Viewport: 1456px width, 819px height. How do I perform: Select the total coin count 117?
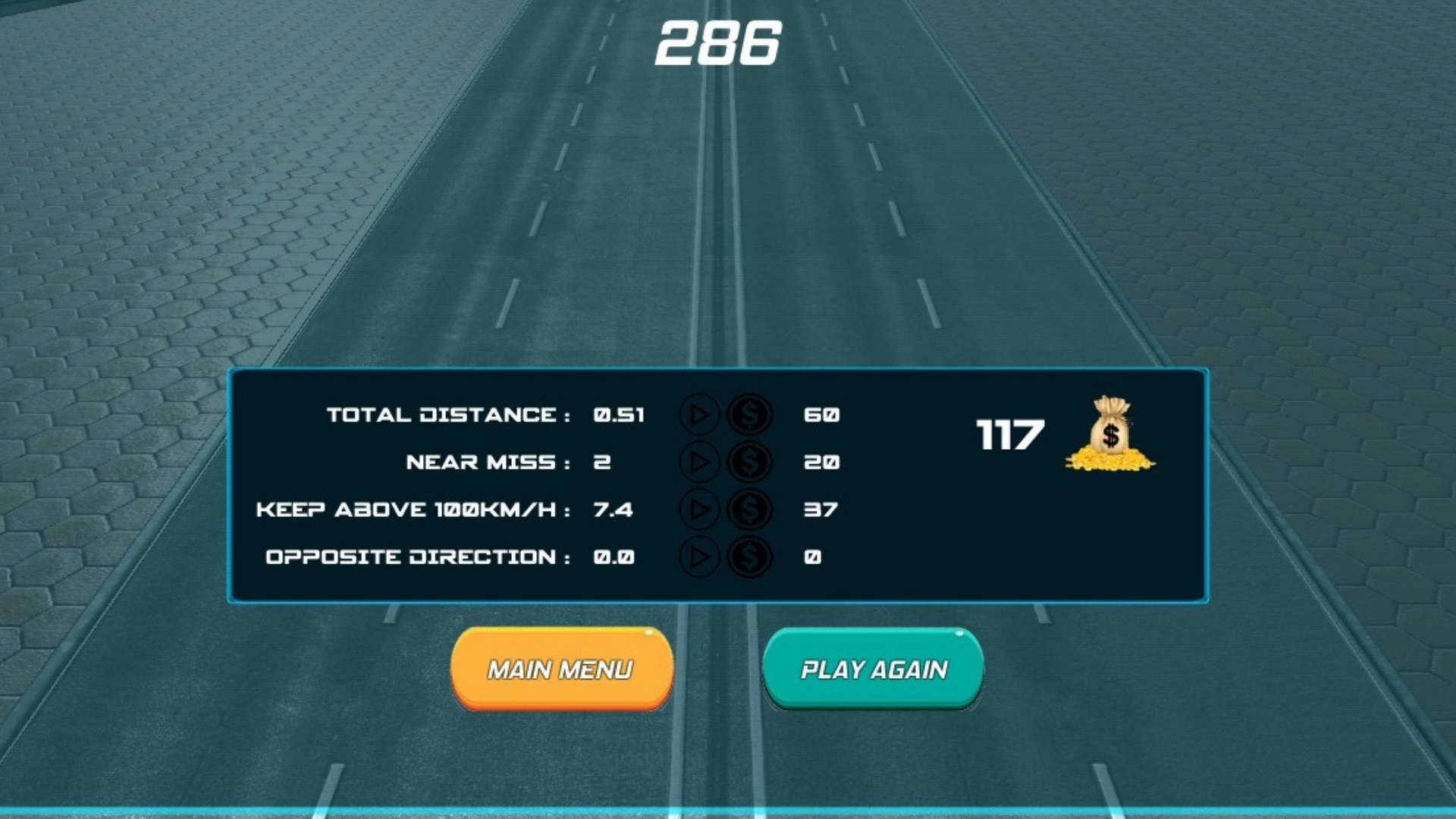[1009, 432]
